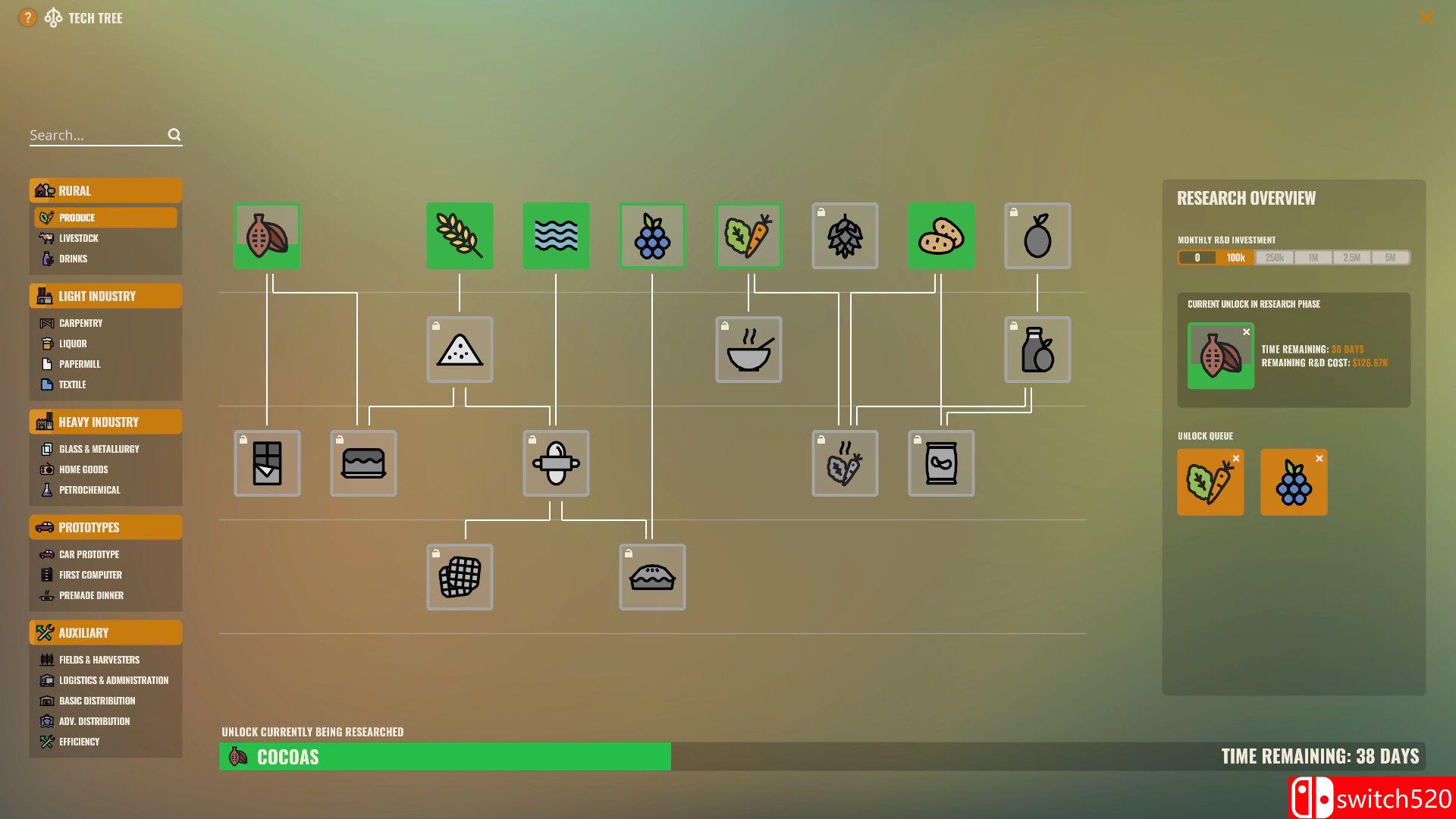Select the Efficiency category

point(79,742)
